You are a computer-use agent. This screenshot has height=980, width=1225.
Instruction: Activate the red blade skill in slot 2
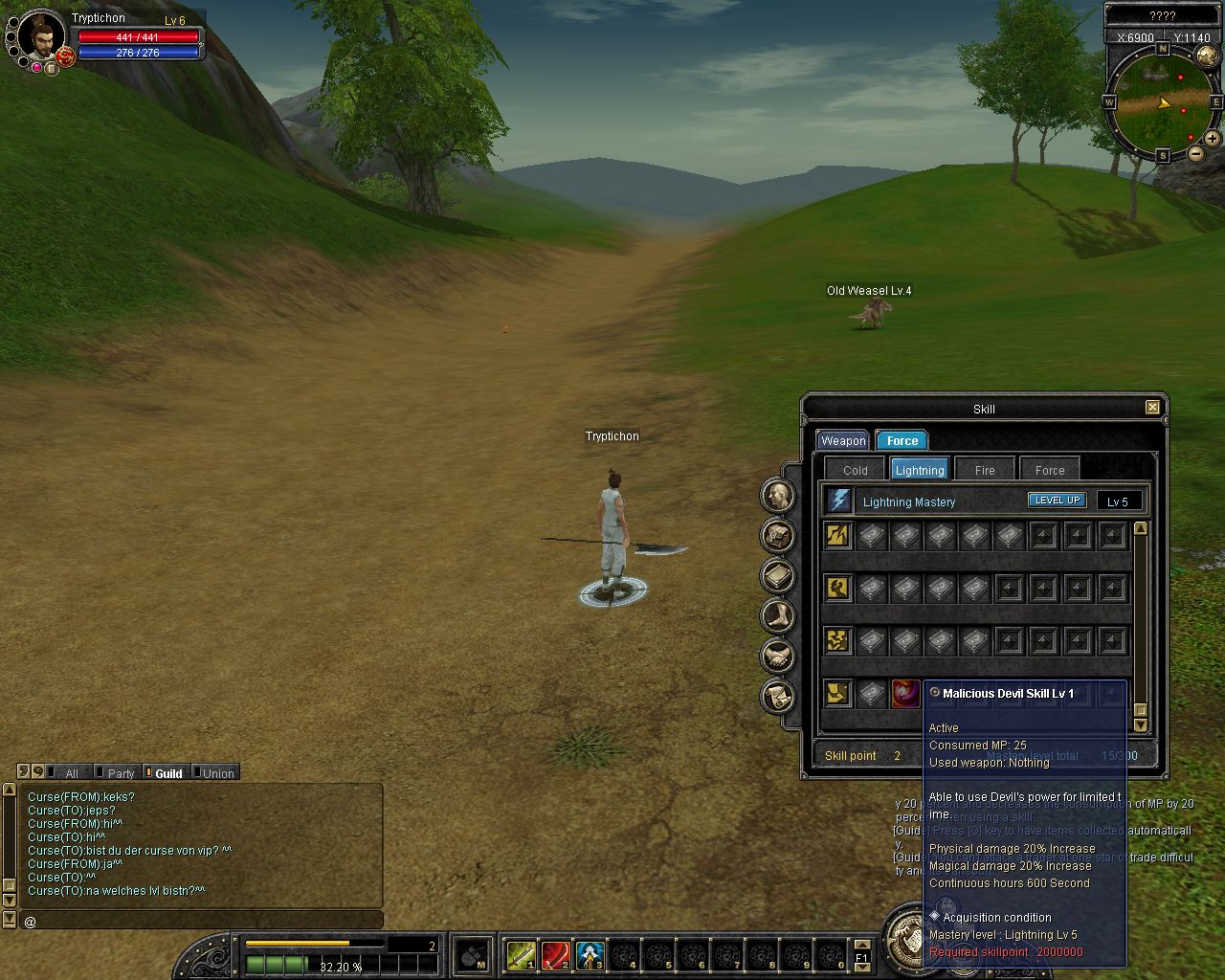tap(556, 955)
